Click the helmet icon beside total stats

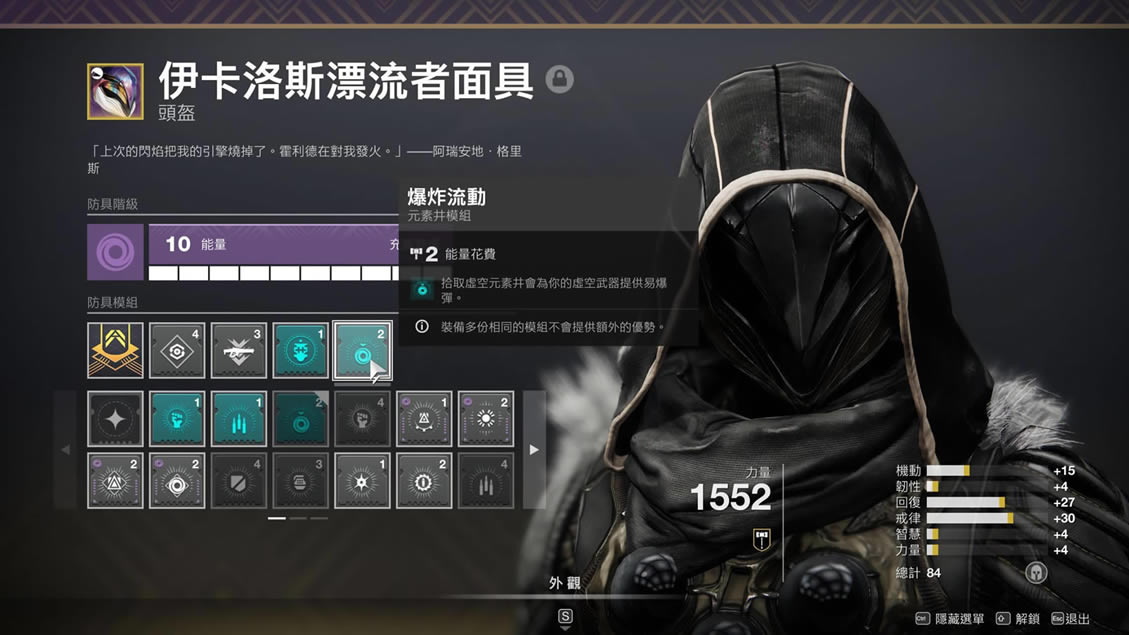point(1036,573)
